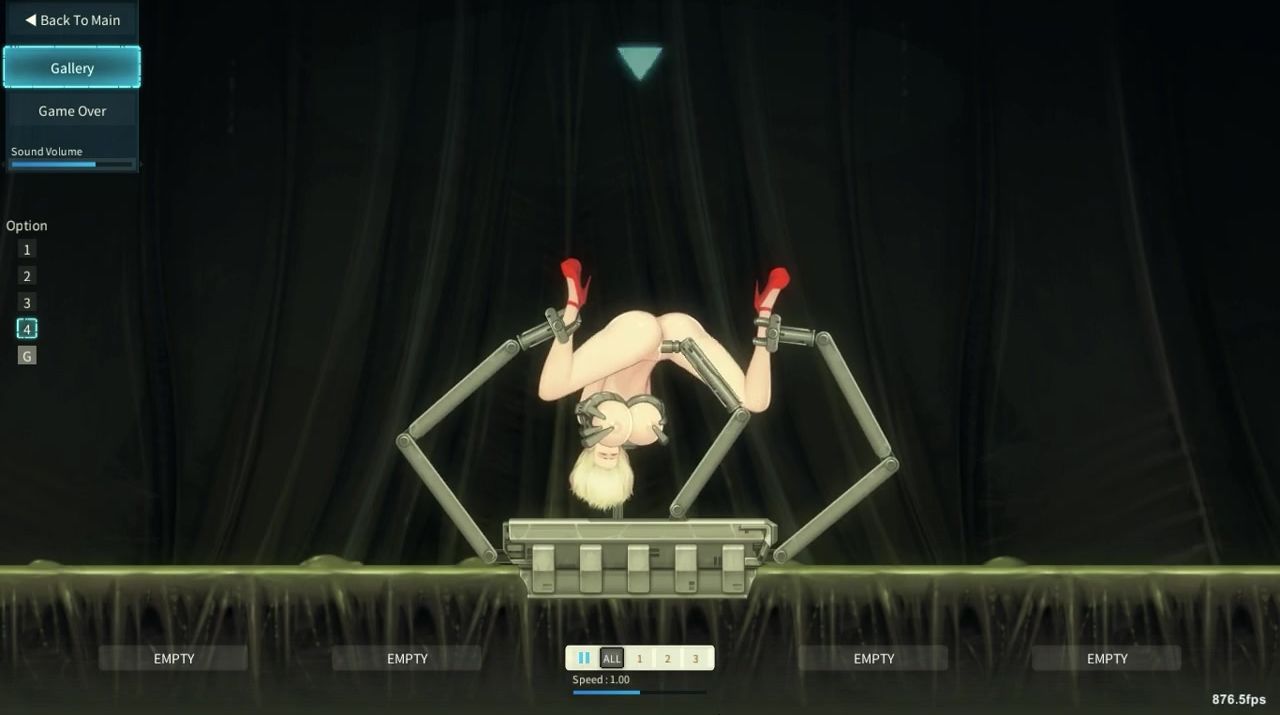The height and width of the screenshot is (715, 1280).
Task: Pause the animation playback
Action: coord(584,658)
